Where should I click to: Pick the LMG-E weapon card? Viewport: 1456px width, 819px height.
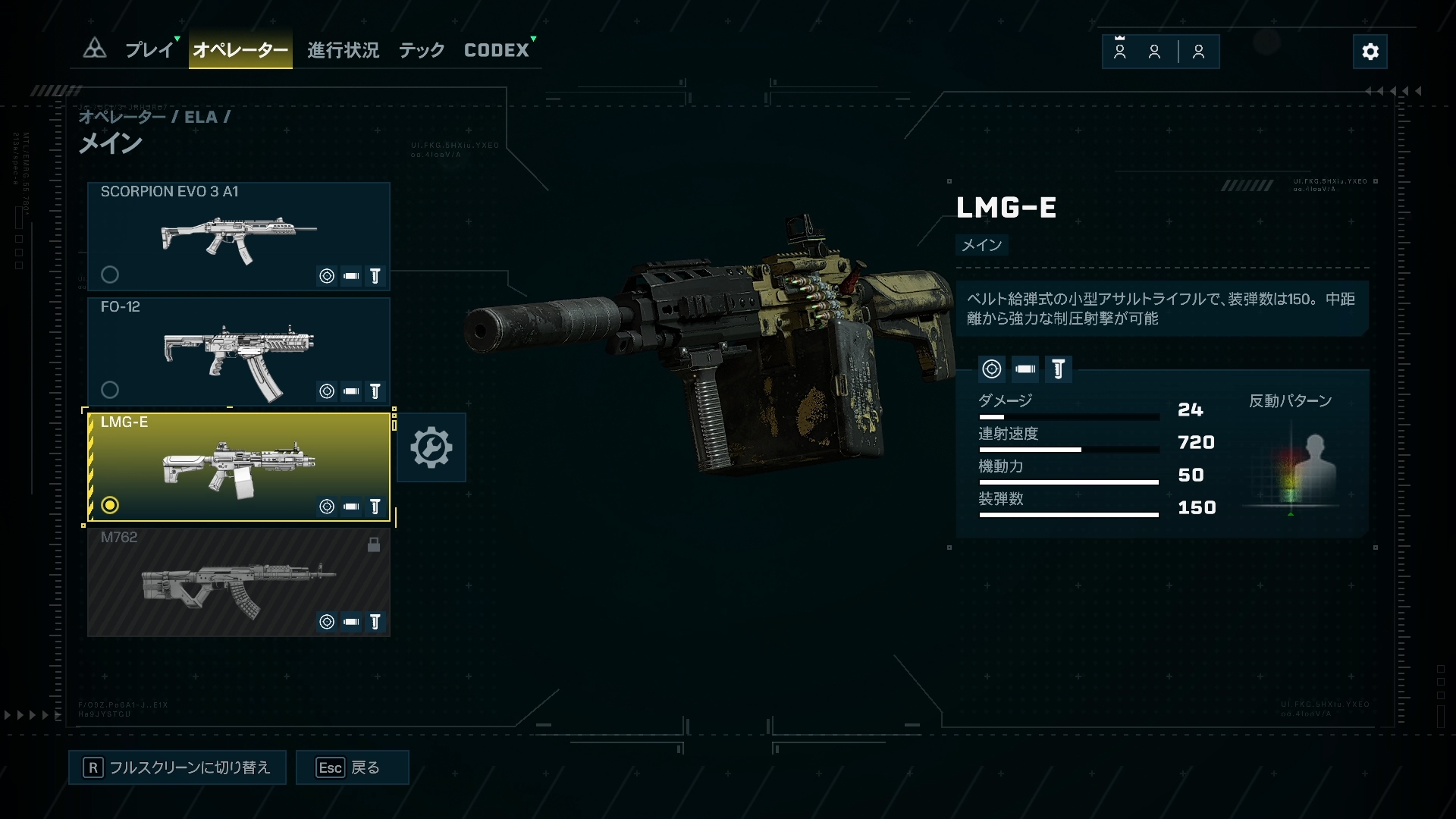point(239,466)
